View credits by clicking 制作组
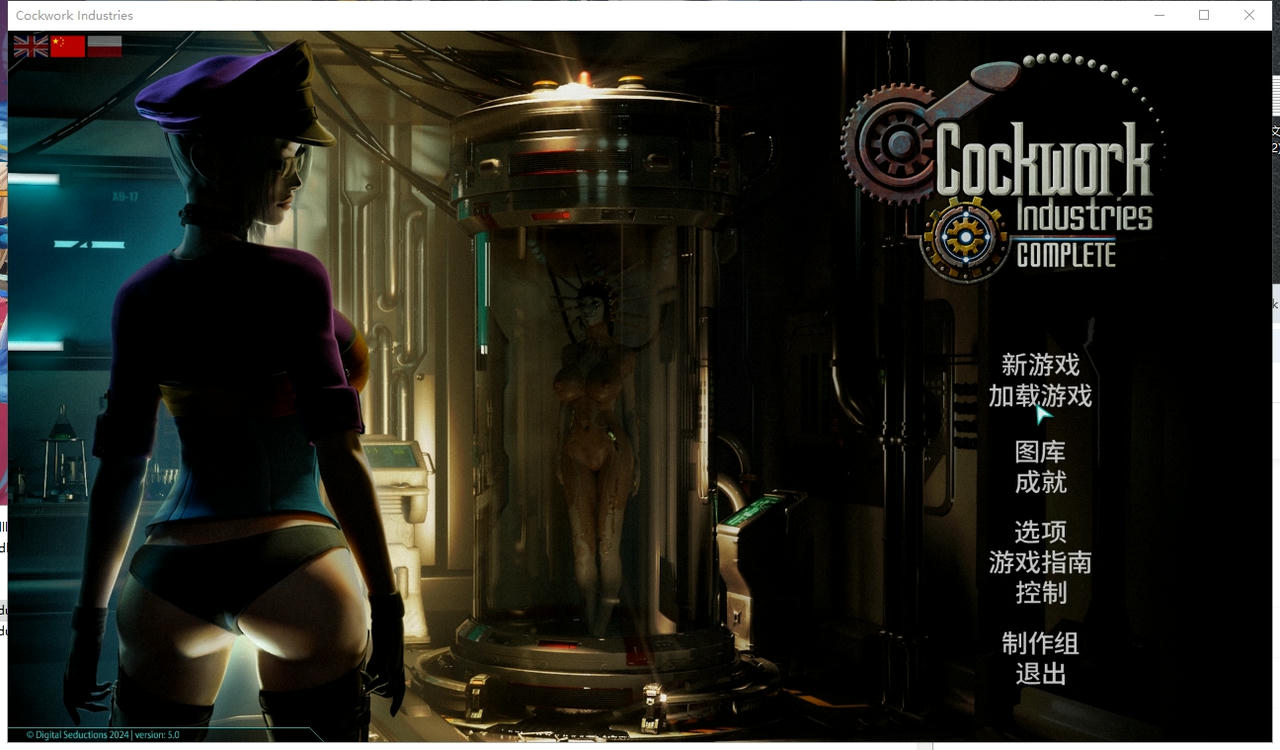The width and height of the screenshot is (1280, 750). (x=1040, y=645)
